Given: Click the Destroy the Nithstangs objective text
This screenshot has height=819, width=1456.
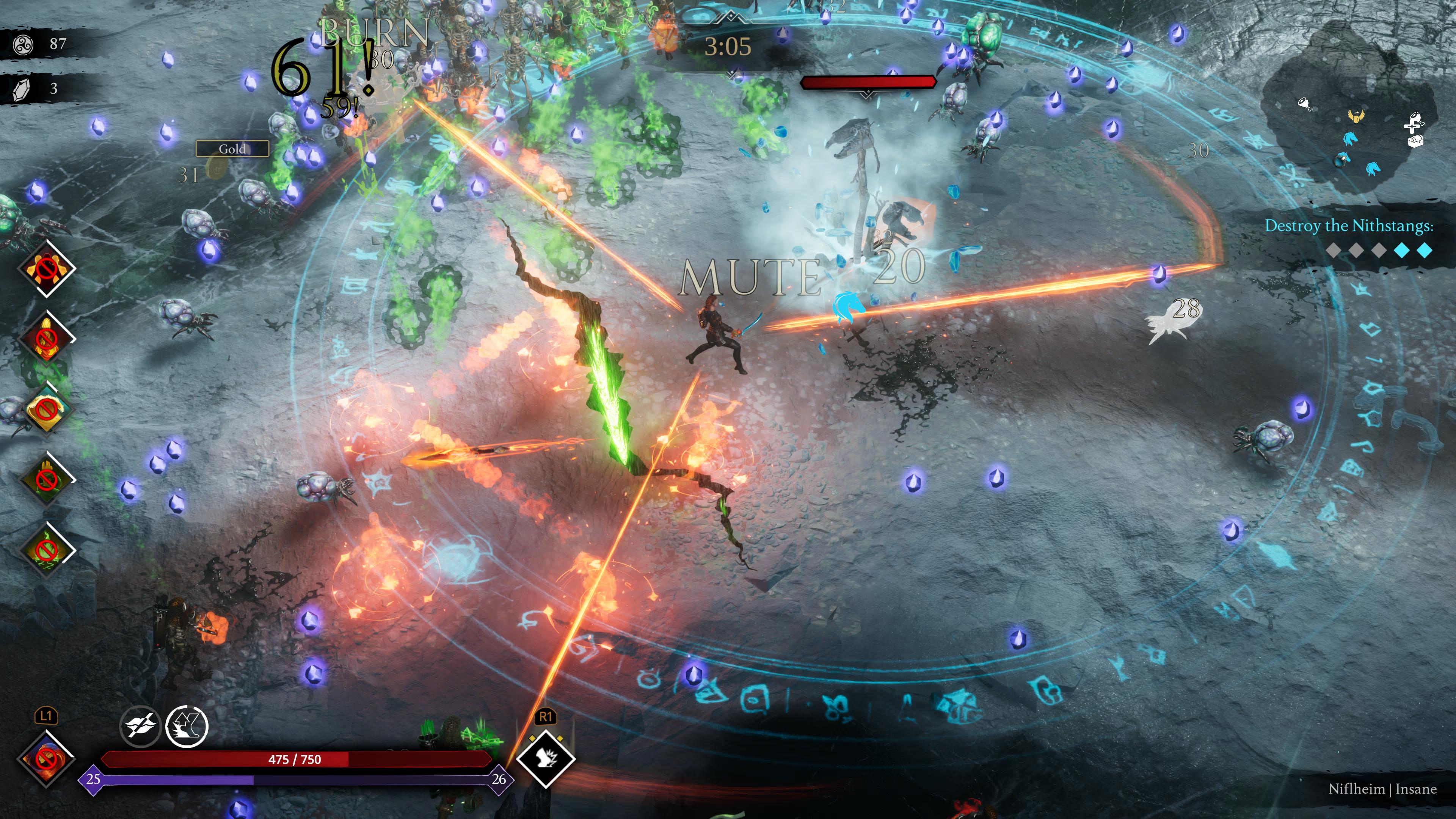Looking at the screenshot, I should pos(1357,227).
